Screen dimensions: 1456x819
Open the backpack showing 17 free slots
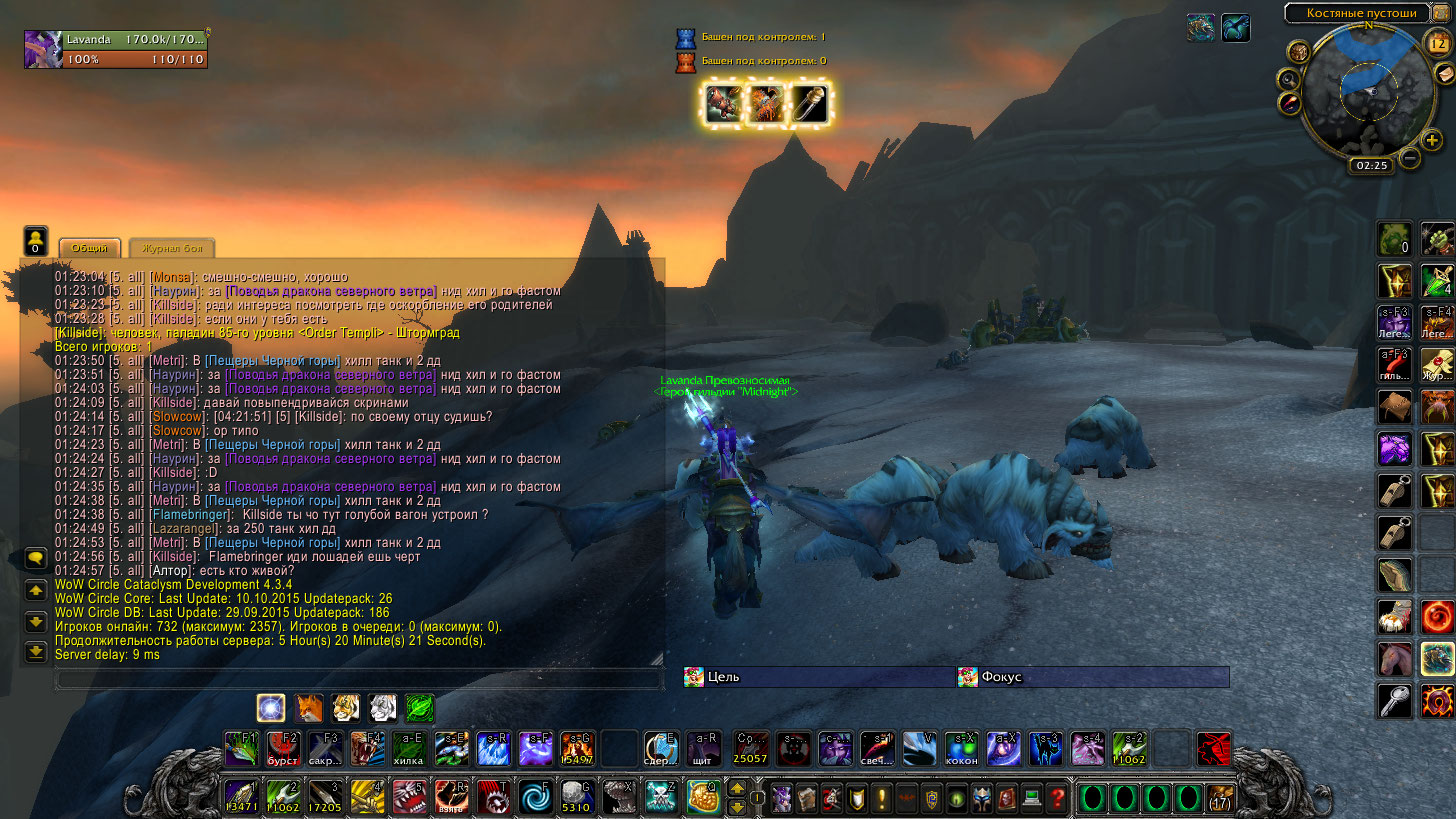tap(1220, 798)
